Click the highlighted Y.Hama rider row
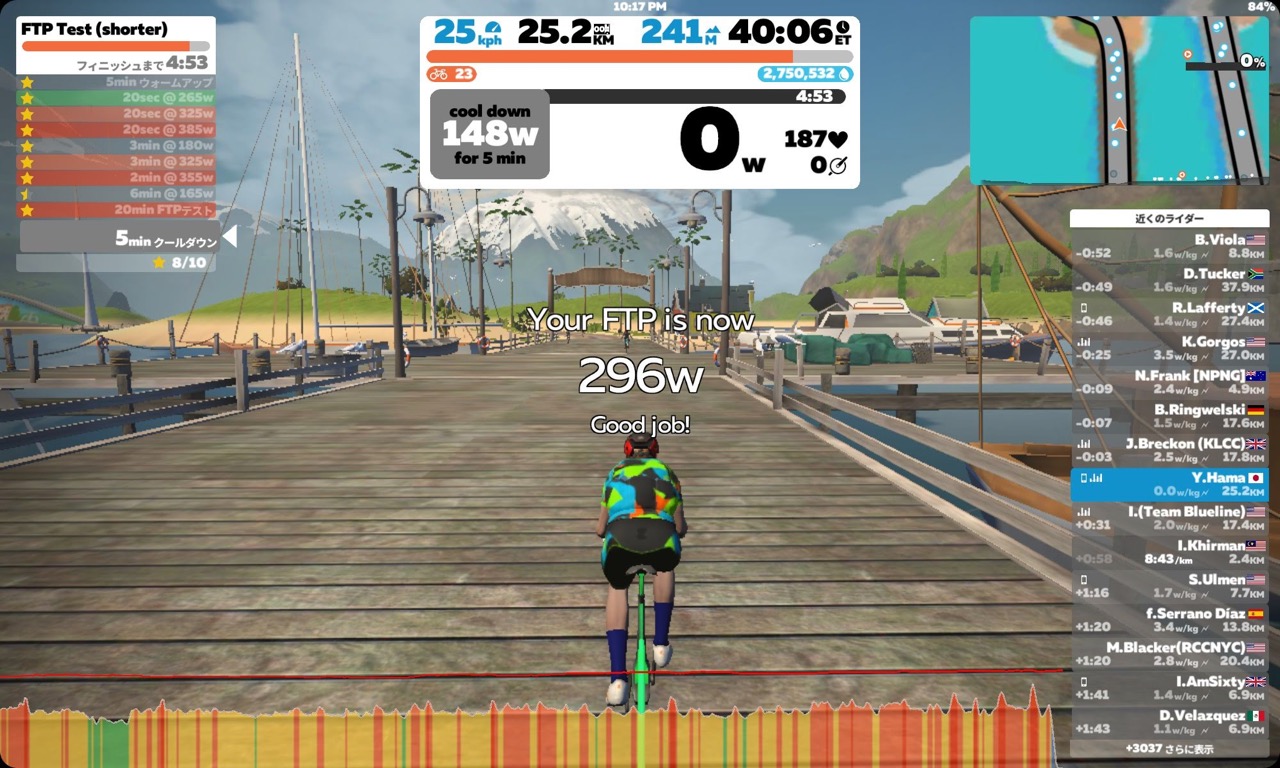Image resolution: width=1280 pixels, height=768 pixels. 1169,484
